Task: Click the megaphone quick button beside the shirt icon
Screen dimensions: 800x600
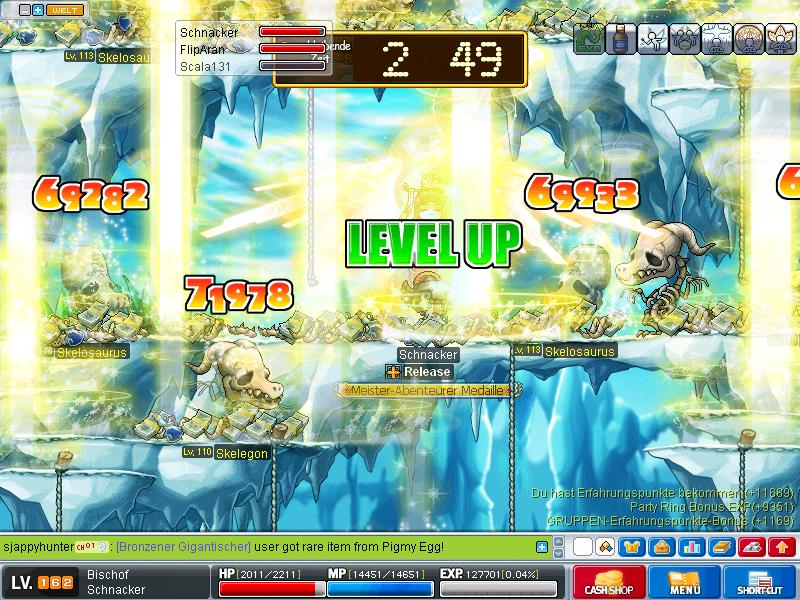Action: pyautogui.click(x=606, y=547)
